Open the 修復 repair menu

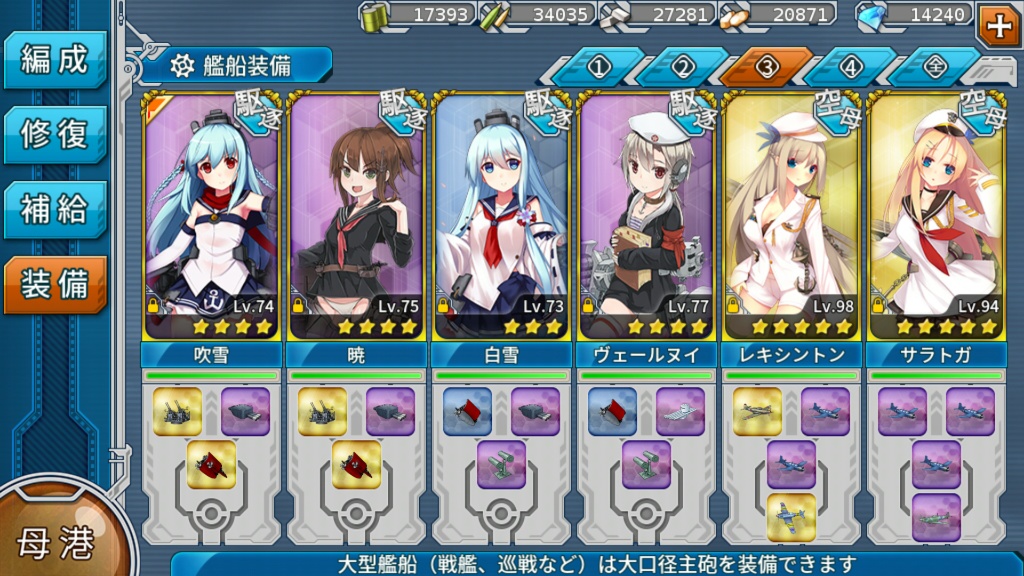click(55, 135)
